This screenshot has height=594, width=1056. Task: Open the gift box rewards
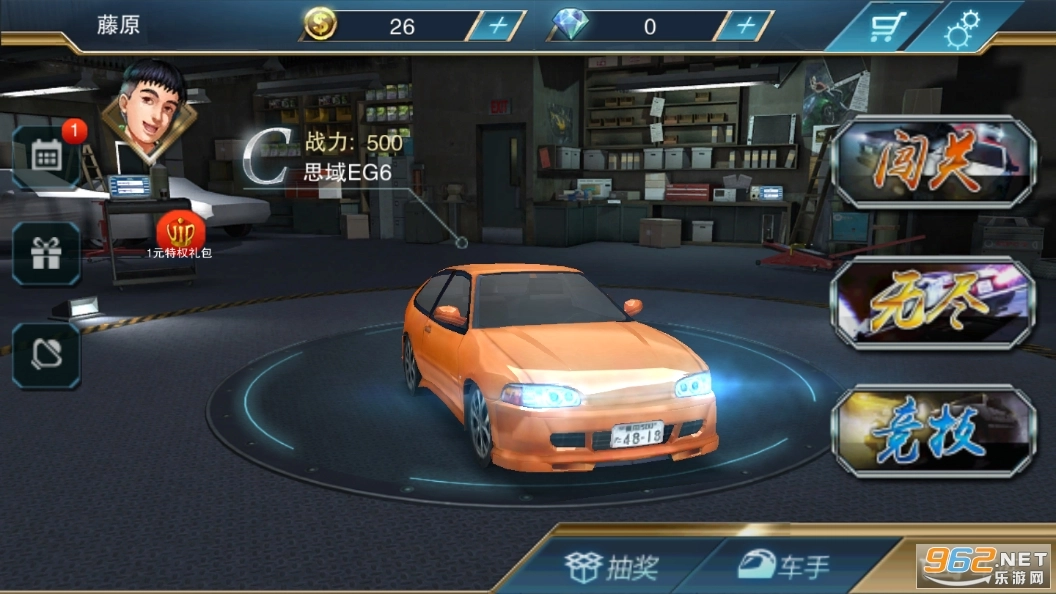coord(47,254)
